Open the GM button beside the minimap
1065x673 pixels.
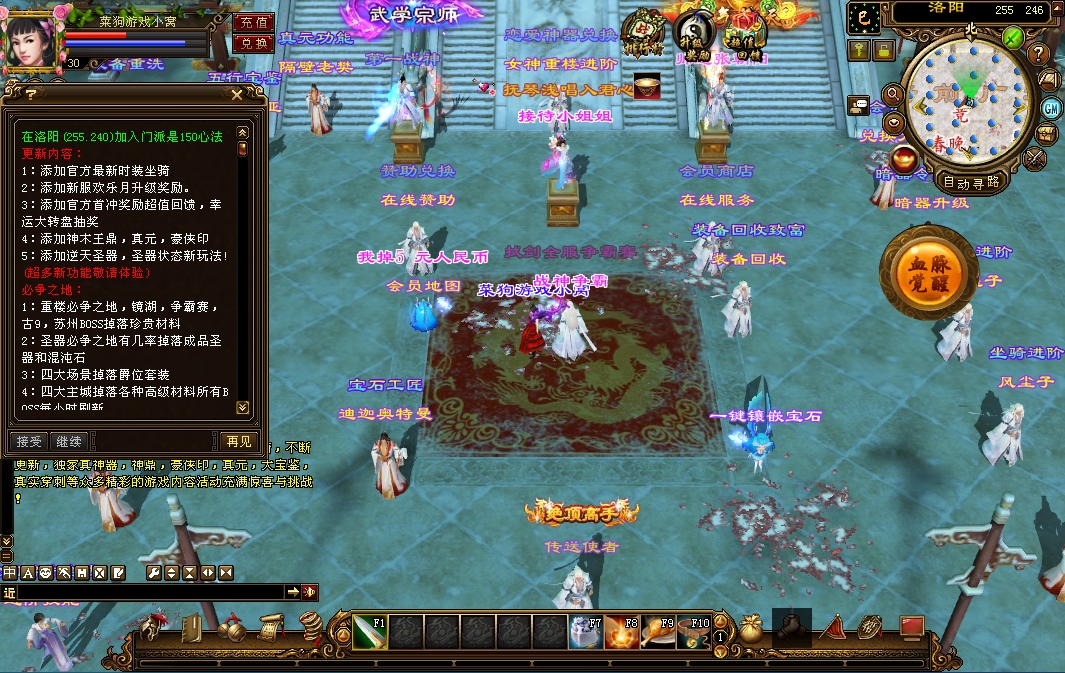(x=1051, y=108)
